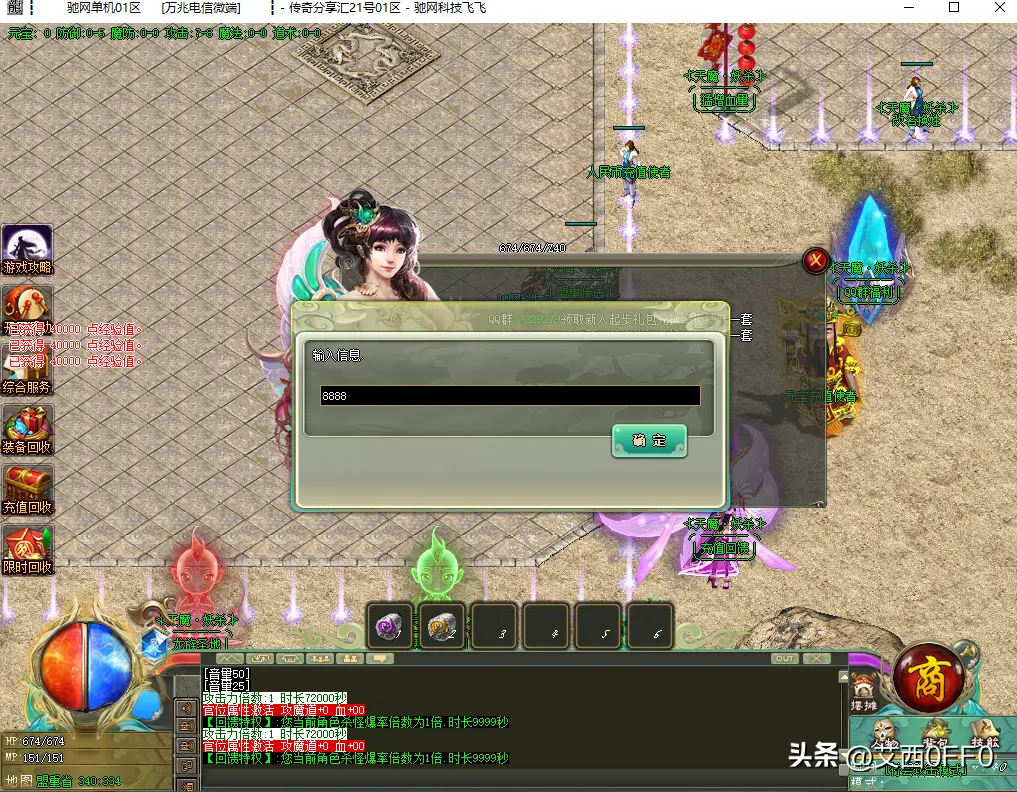Open the 技能 skills panel
This screenshot has height=792, width=1017.
coord(985,735)
